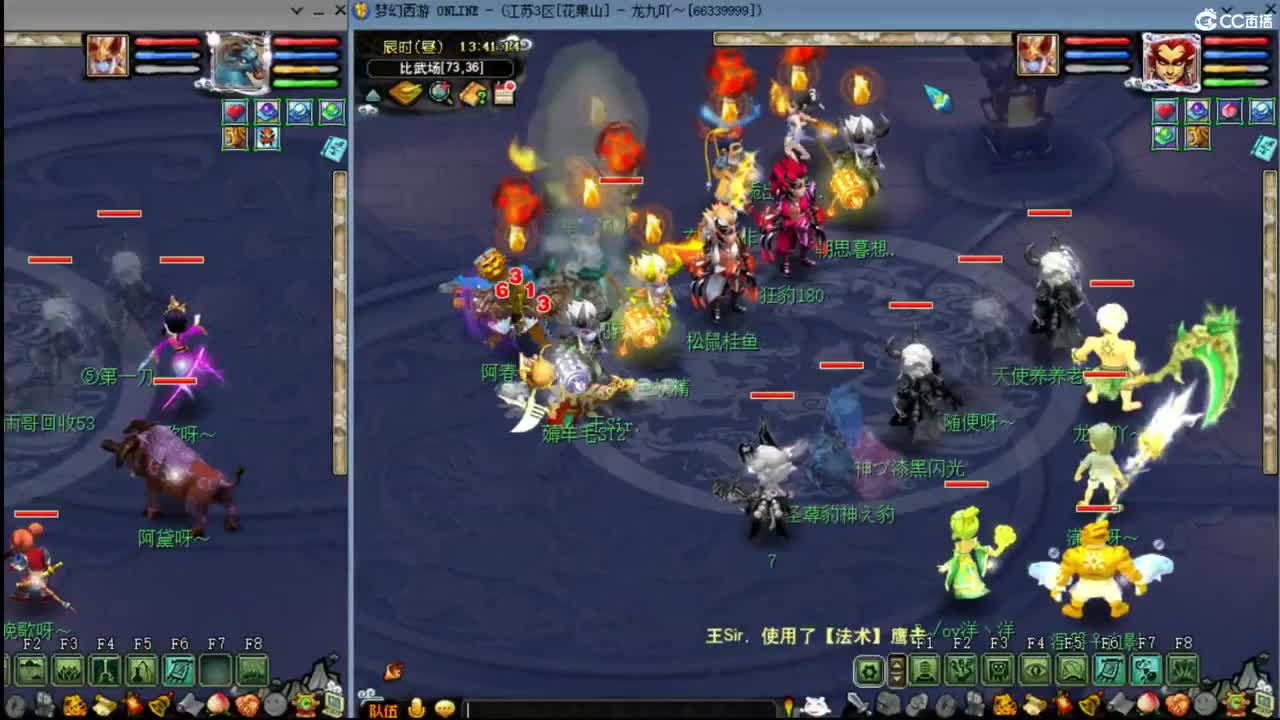Viewport: 1280px width, 720px height.
Task: Click the gear settings icon beside the F-key bar
Action: [869, 670]
